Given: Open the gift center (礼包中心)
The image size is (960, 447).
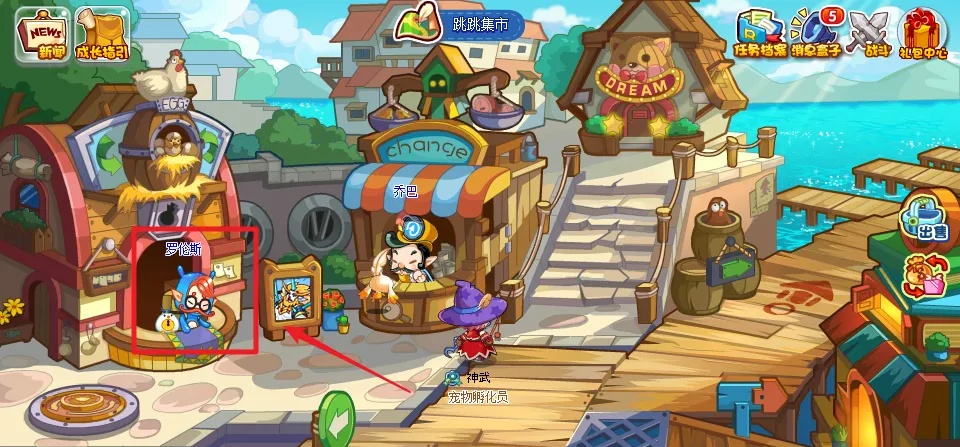Looking at the screenshot, I should [x=923, y=33].
